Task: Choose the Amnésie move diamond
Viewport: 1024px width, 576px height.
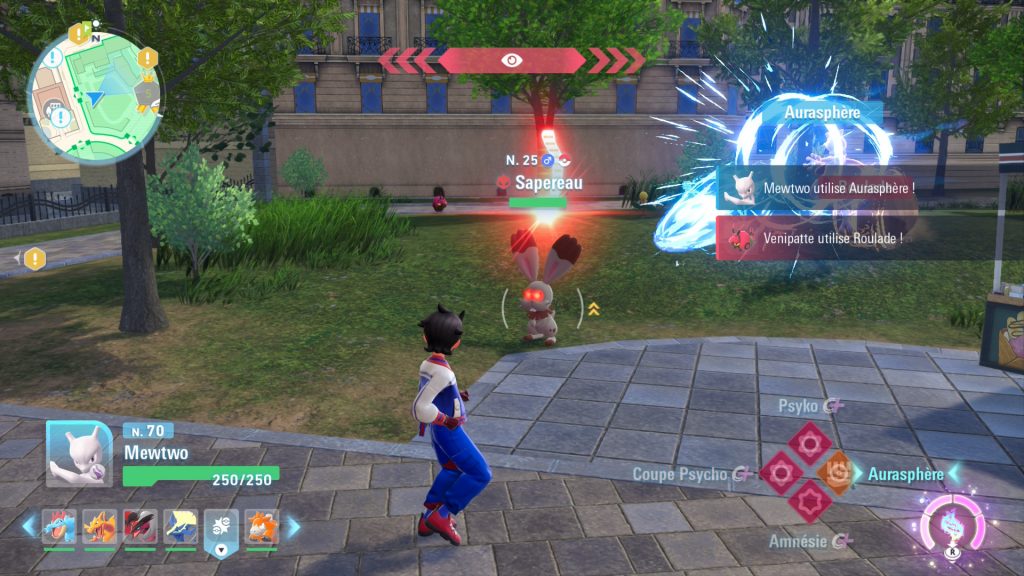Action: (x=808, y=500)
